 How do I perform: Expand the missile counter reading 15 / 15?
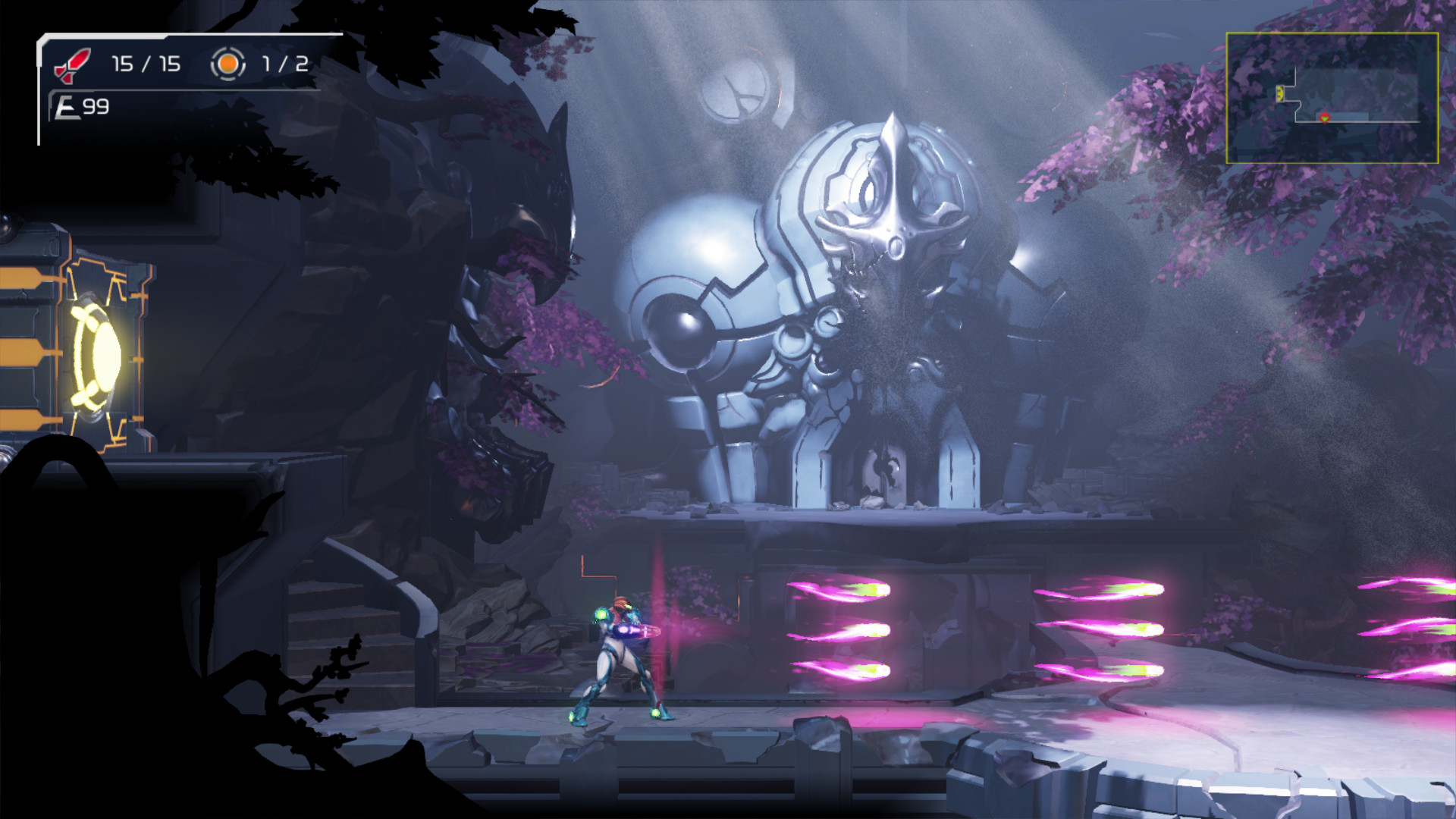144,64
